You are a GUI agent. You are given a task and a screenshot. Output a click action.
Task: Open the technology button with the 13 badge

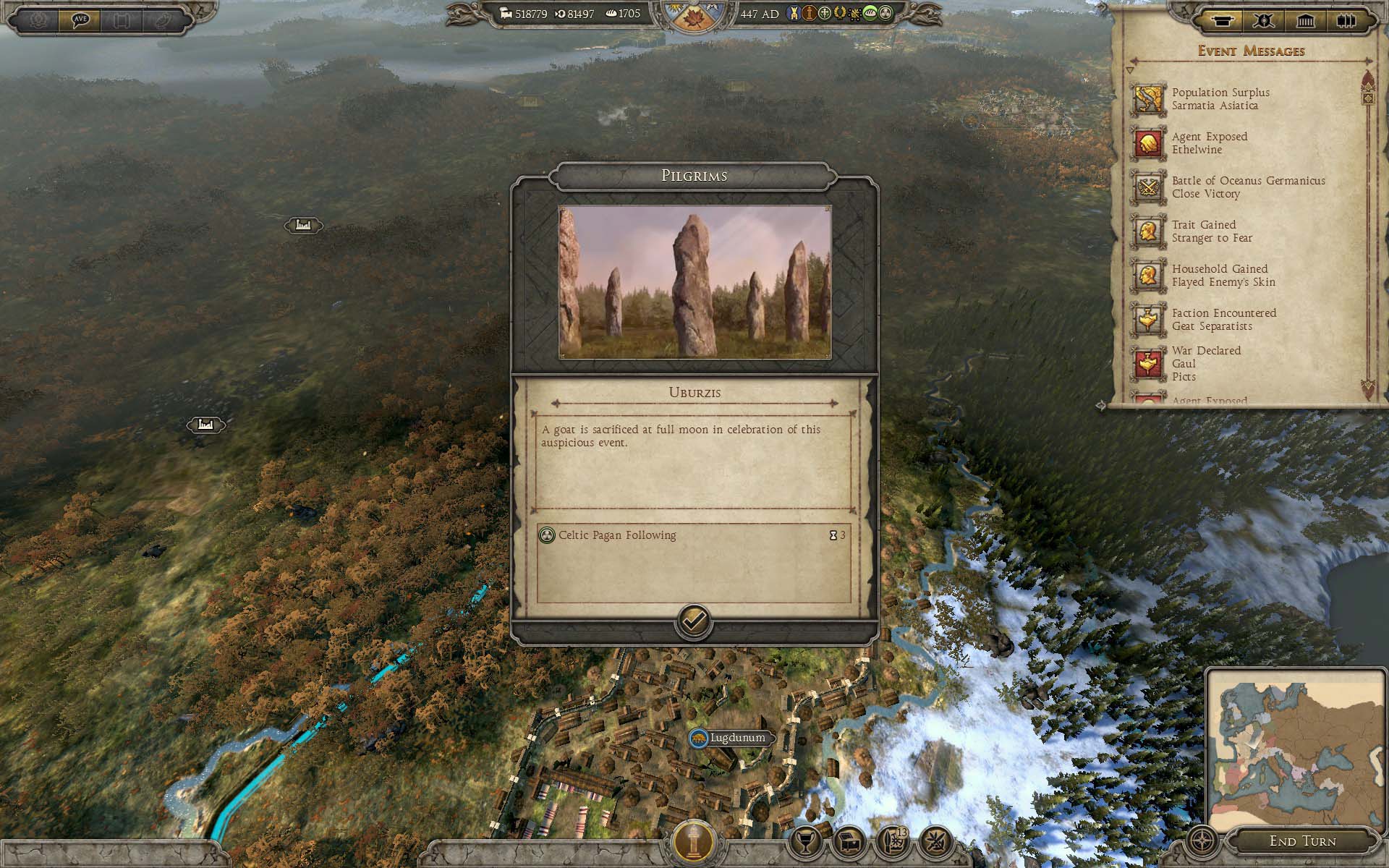(893, 842)
